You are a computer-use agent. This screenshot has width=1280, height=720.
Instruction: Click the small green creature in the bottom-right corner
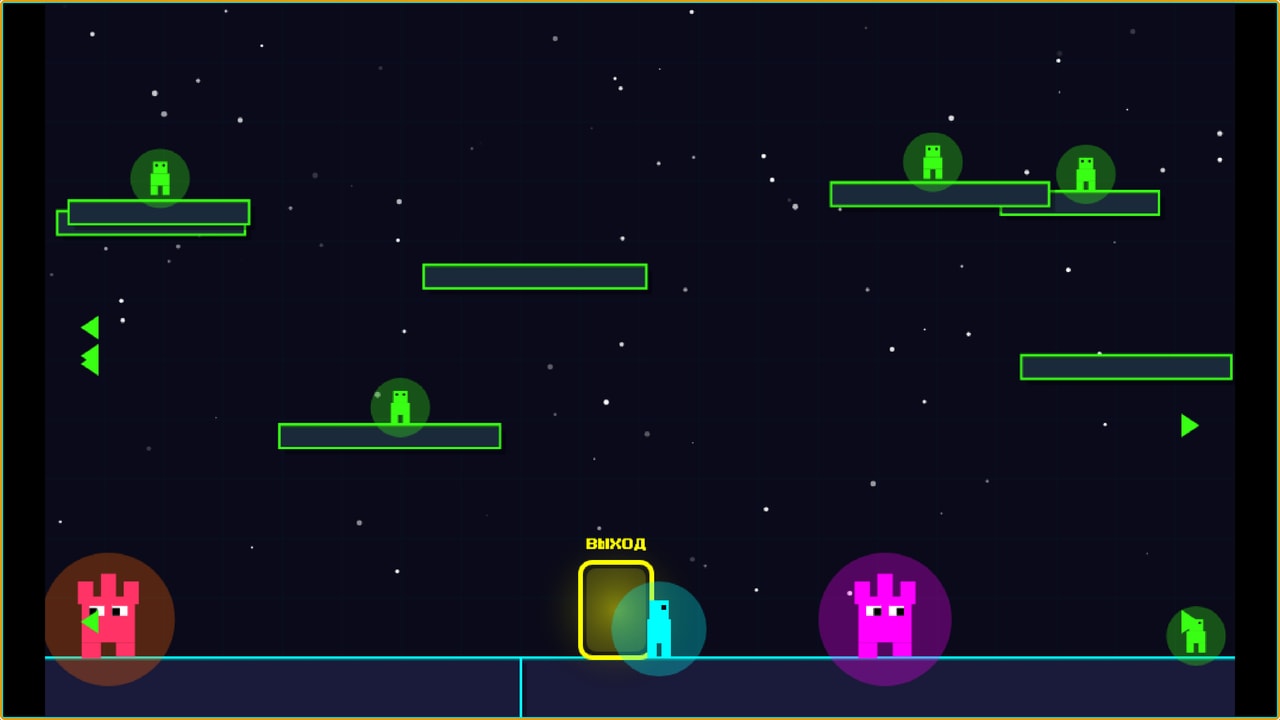[1196, 633]
